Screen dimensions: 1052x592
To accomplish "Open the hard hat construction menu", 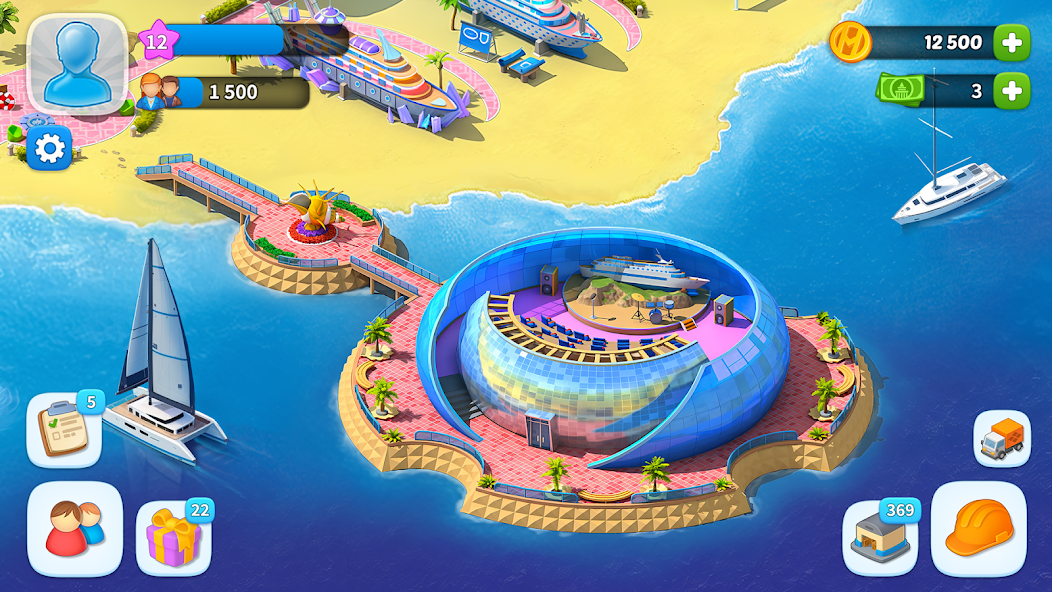I will pyautogui.click(x=978, y=529).
